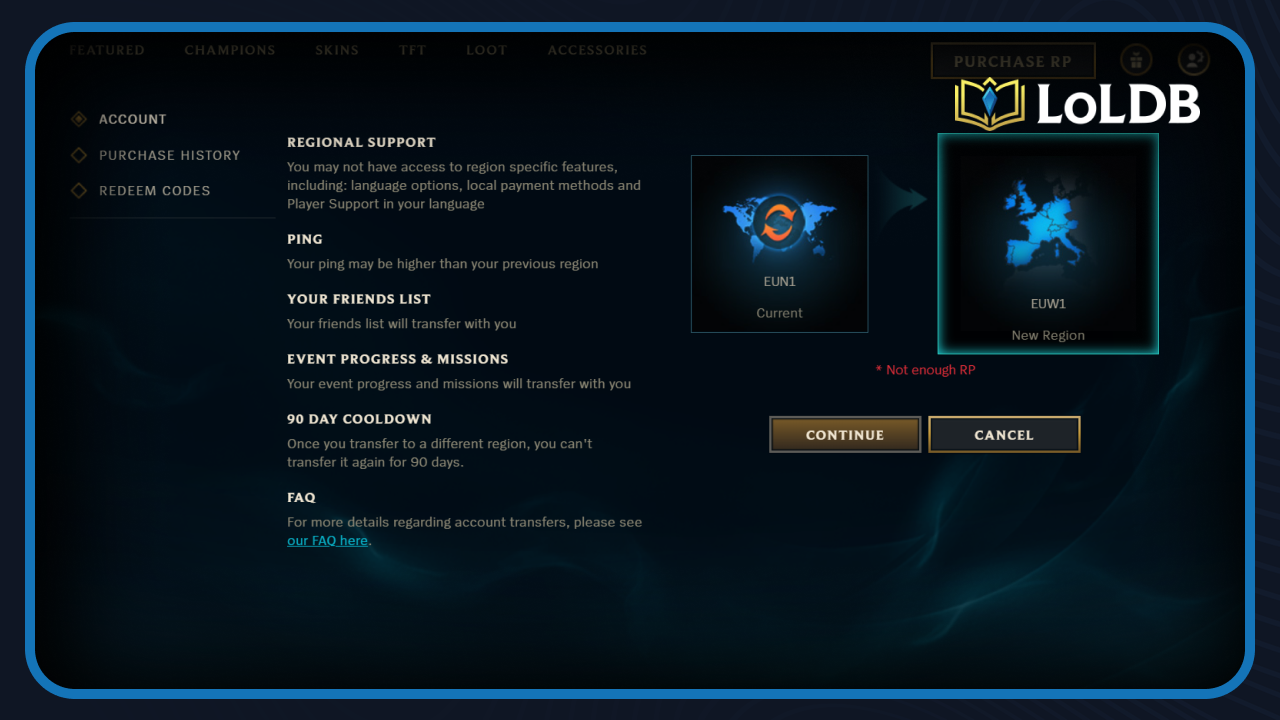The width and height of the screenshot is (1280, 720).
Task: Click the orange transfer globe icon on EUN1 card
Action: coord(779,224)
